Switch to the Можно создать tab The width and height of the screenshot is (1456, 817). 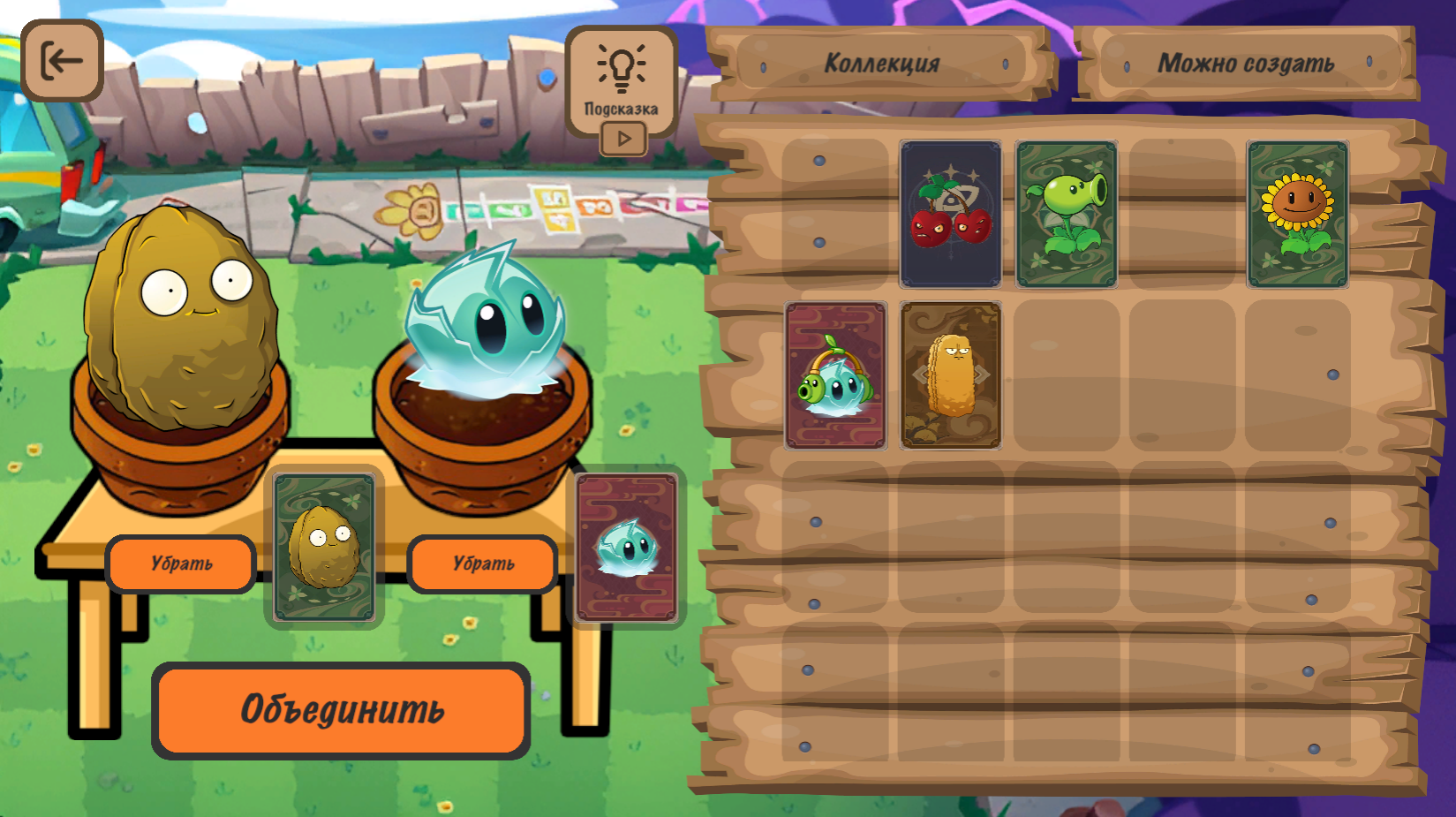click(1248, 62)
